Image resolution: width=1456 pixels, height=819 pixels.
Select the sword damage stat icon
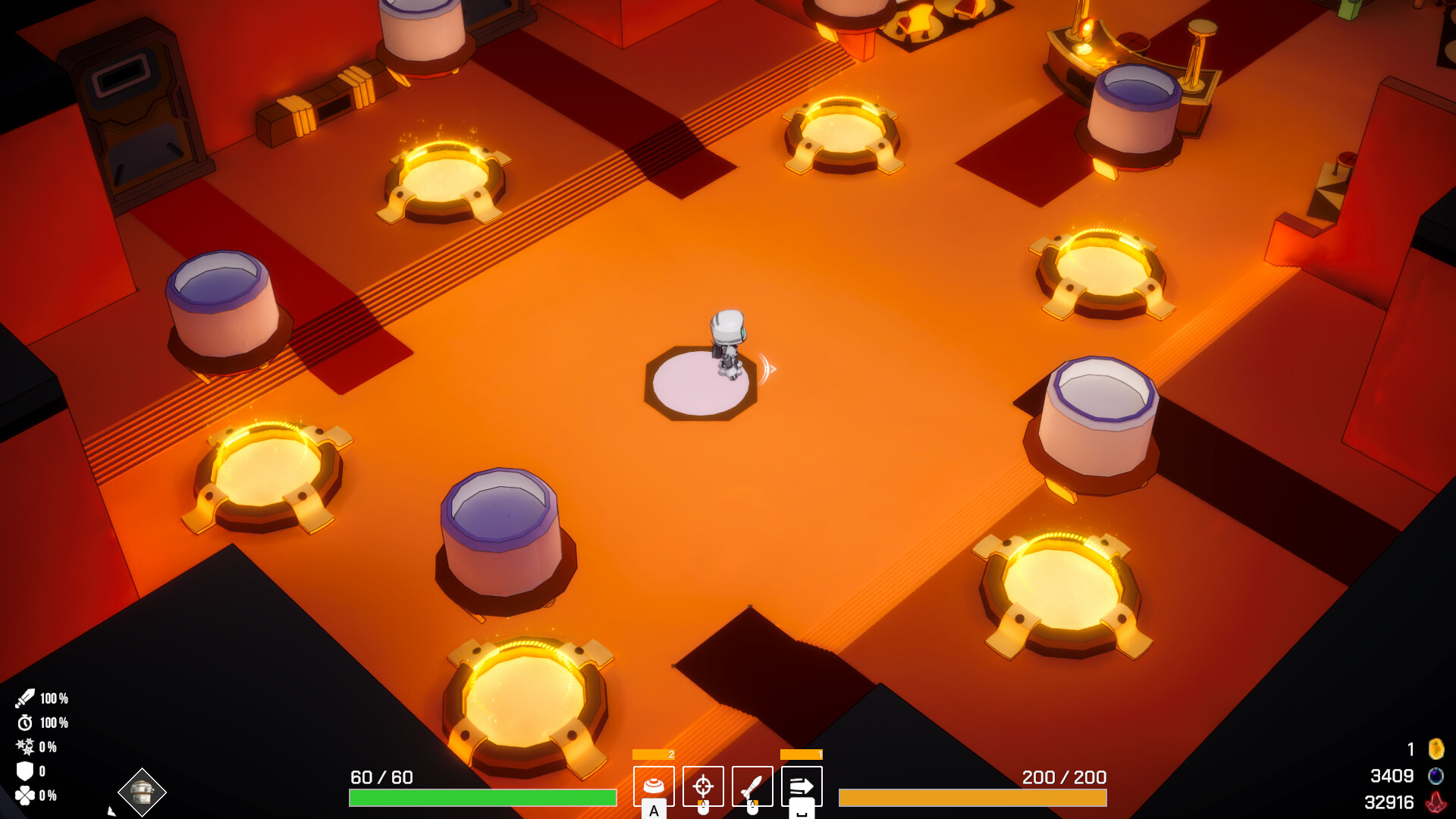click(x=25, y=697)
